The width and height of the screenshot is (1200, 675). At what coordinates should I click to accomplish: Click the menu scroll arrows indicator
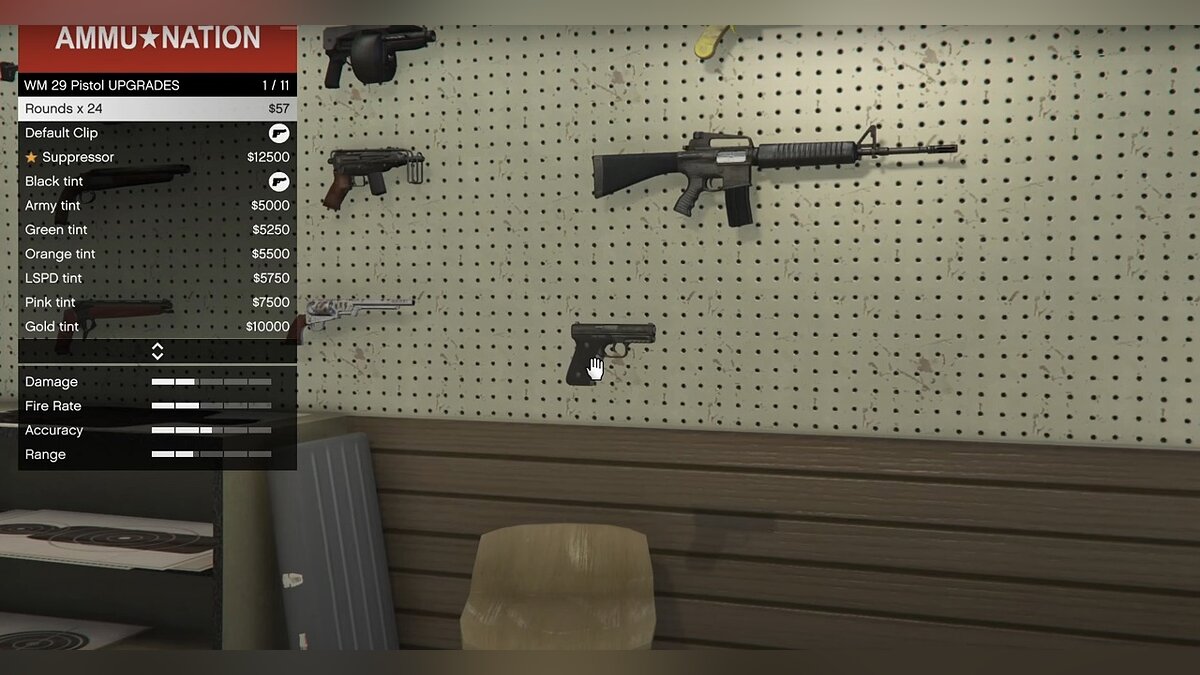pyautogui.click(x=157, y=351)
